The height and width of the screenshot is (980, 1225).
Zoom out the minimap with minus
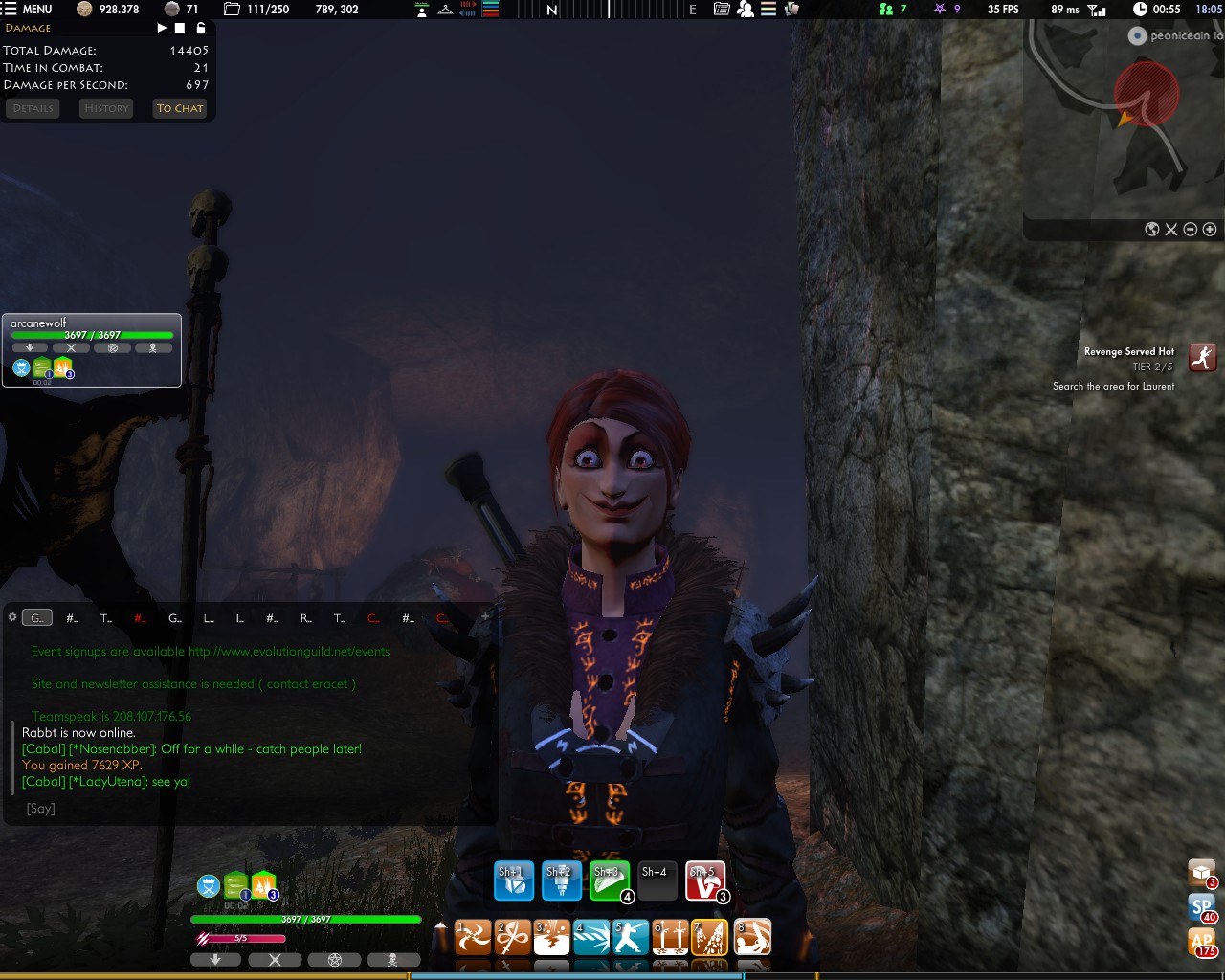point(1191,229)
